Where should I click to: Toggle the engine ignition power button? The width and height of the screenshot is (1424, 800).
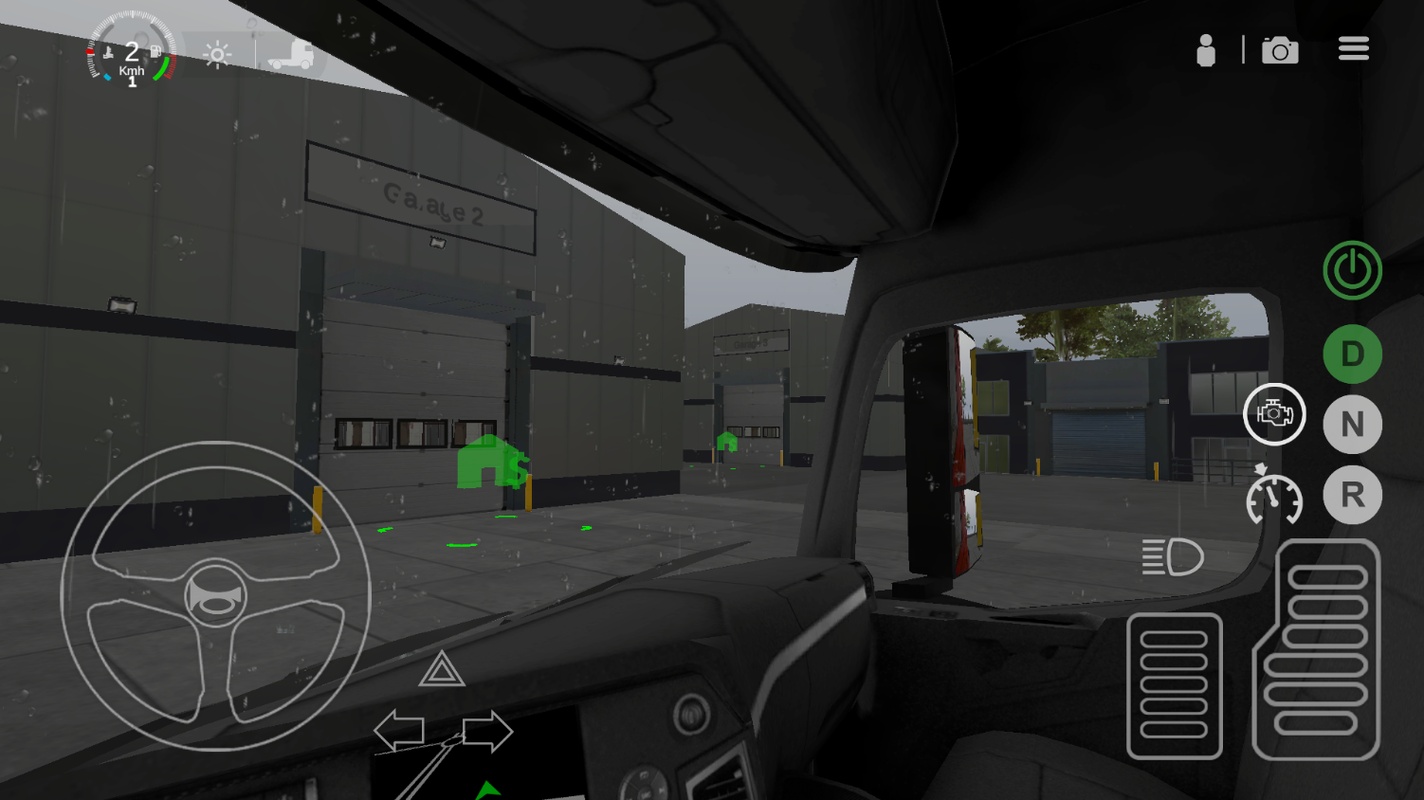click(1352, 270)
